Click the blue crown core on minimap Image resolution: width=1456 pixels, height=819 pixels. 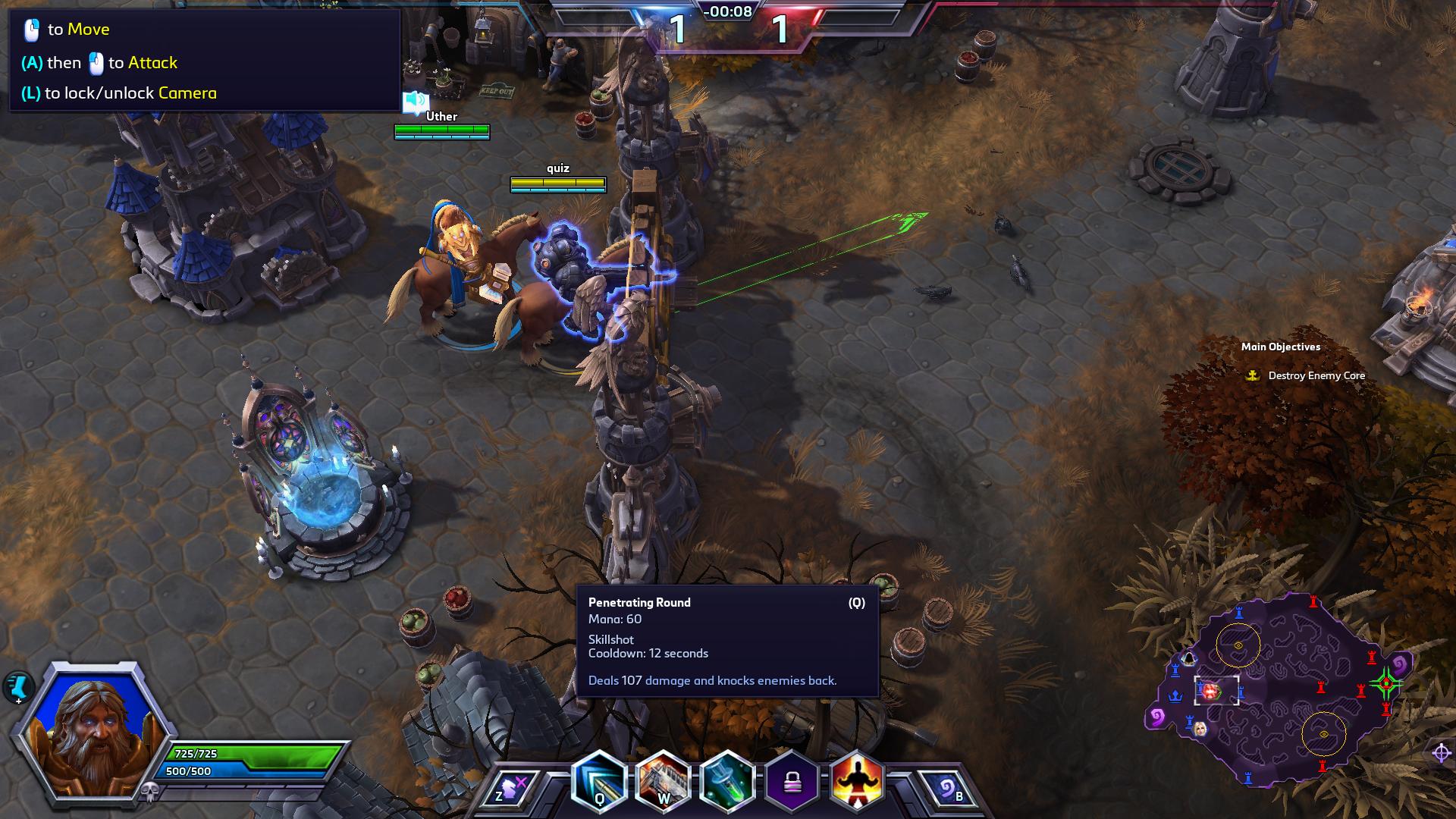(x=1175, y=695)
